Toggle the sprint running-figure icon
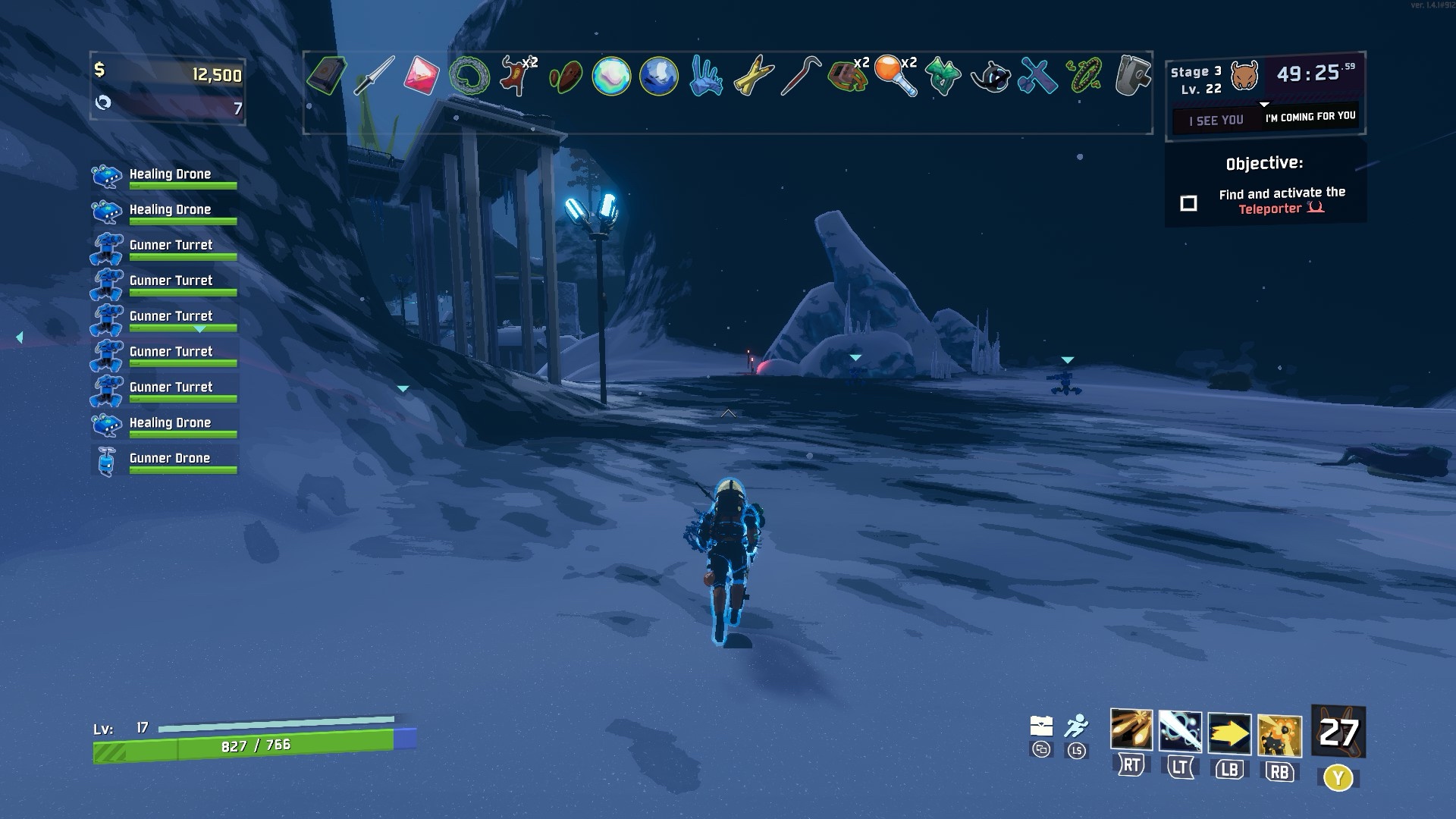Screen dimensions: 1456x819 1076,726
